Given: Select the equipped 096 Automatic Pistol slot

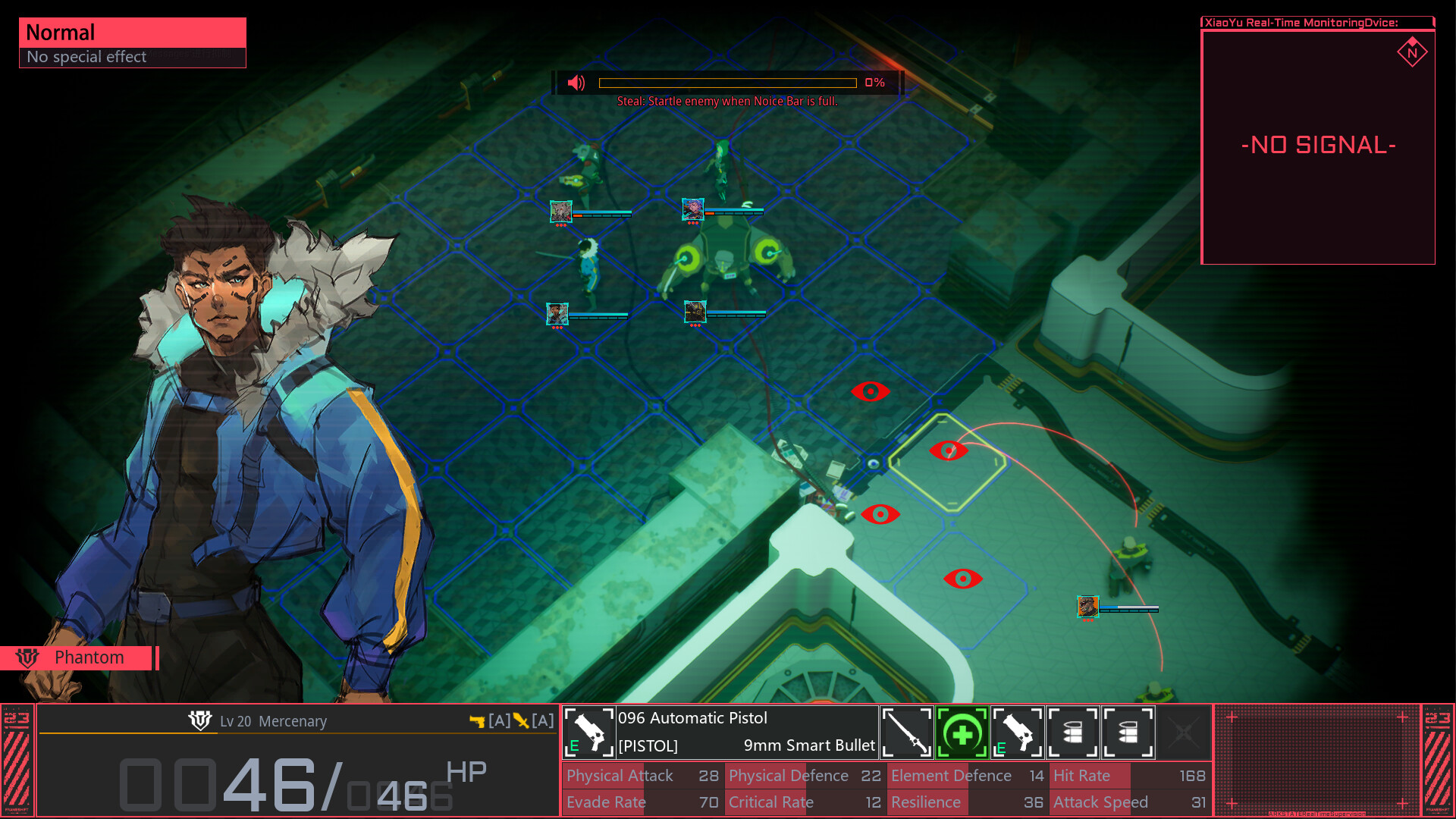Looking at the screenshot, I should click(x=588, y=732).
